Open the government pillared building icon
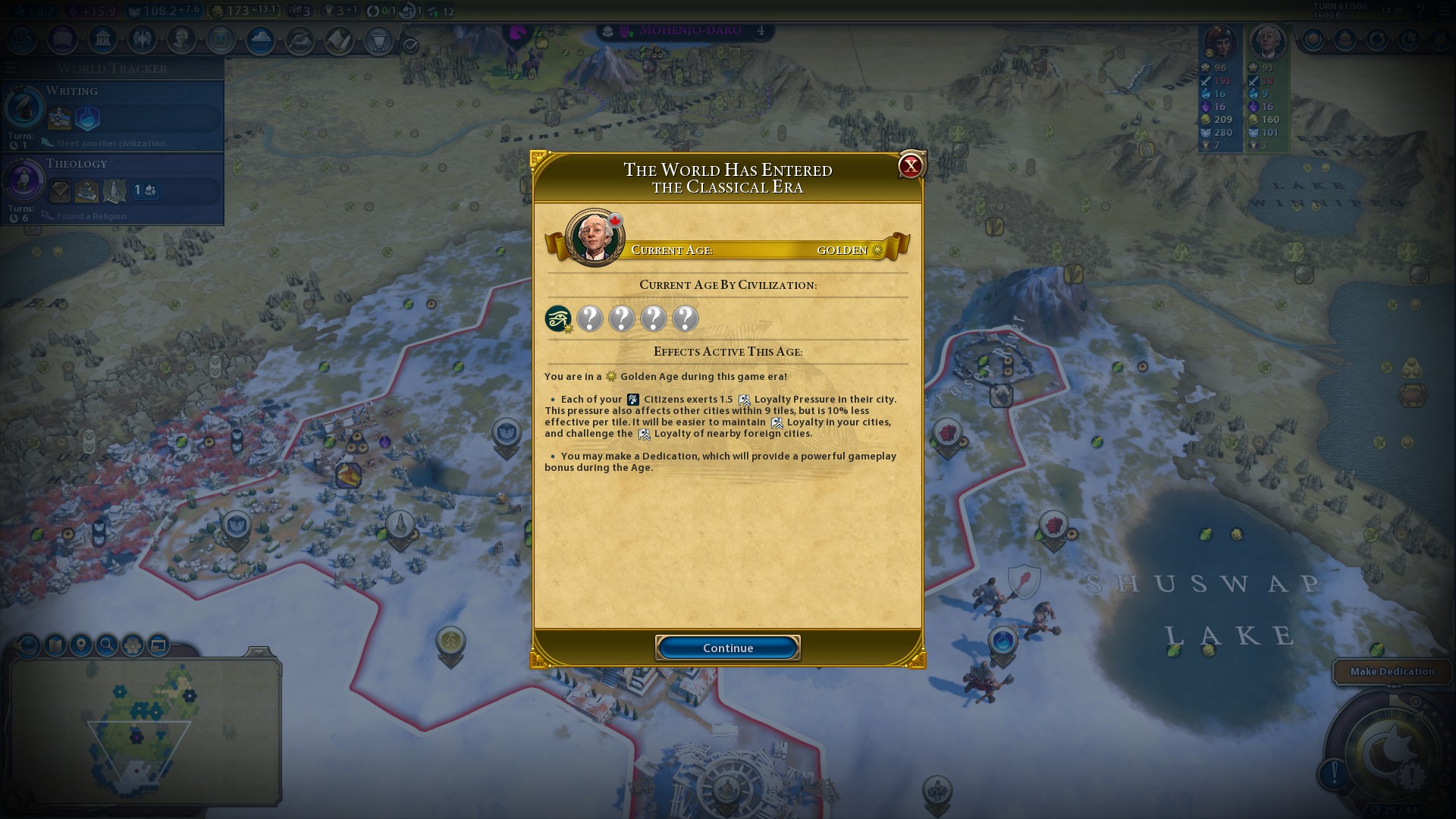This screenshot has width=1456, height=819. click(102, 39)
